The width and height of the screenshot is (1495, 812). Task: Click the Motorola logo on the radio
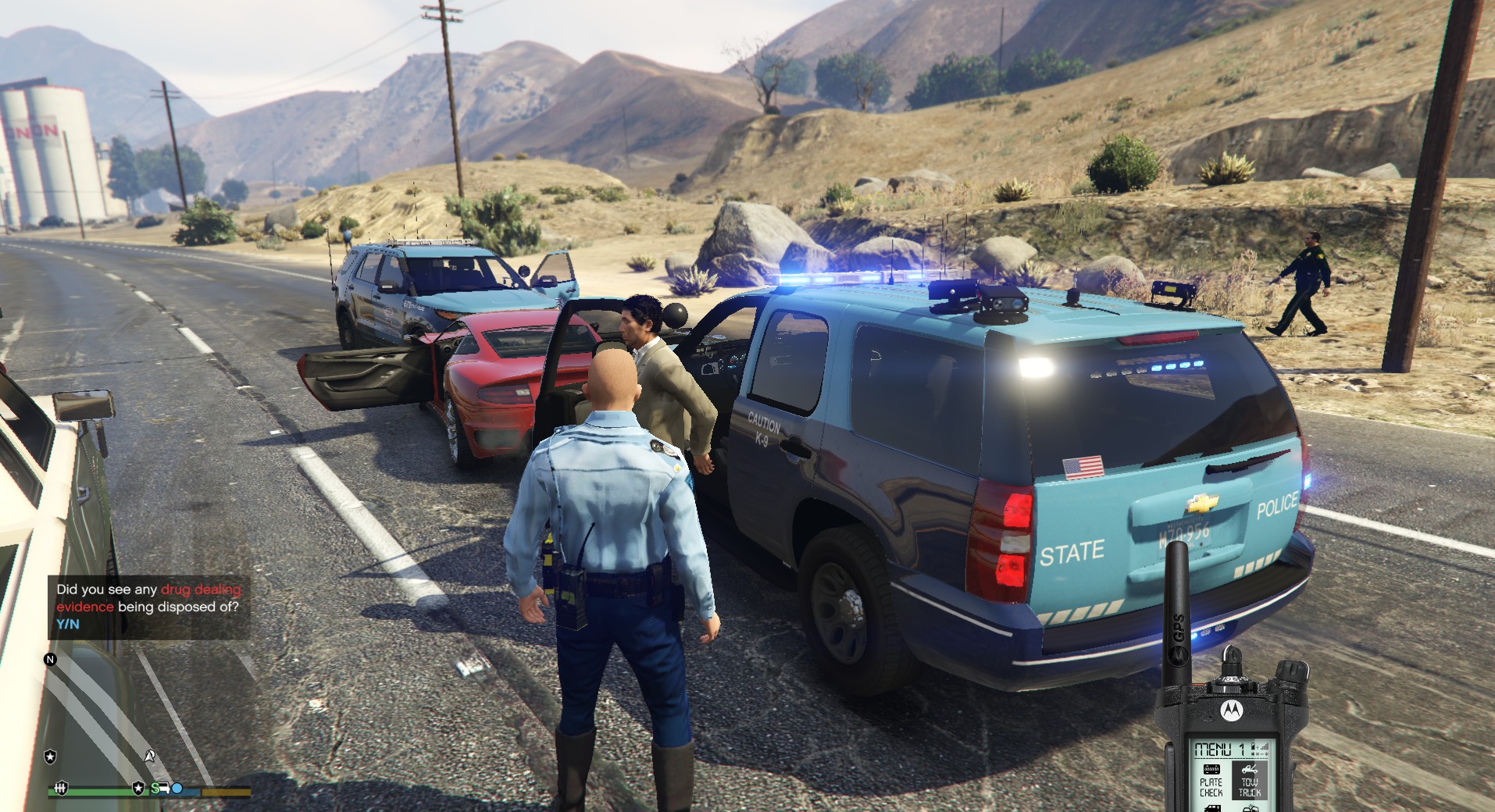tap(1231, 710)
